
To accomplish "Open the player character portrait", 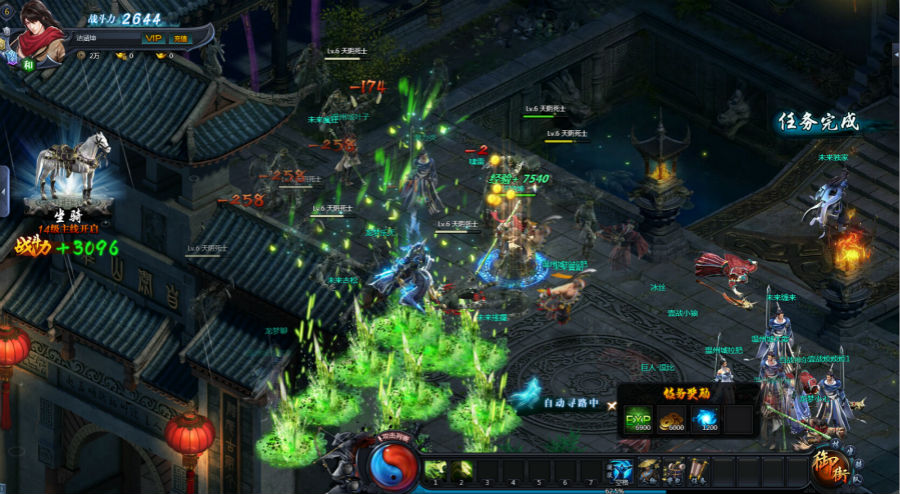I will [x=36, y=30].
